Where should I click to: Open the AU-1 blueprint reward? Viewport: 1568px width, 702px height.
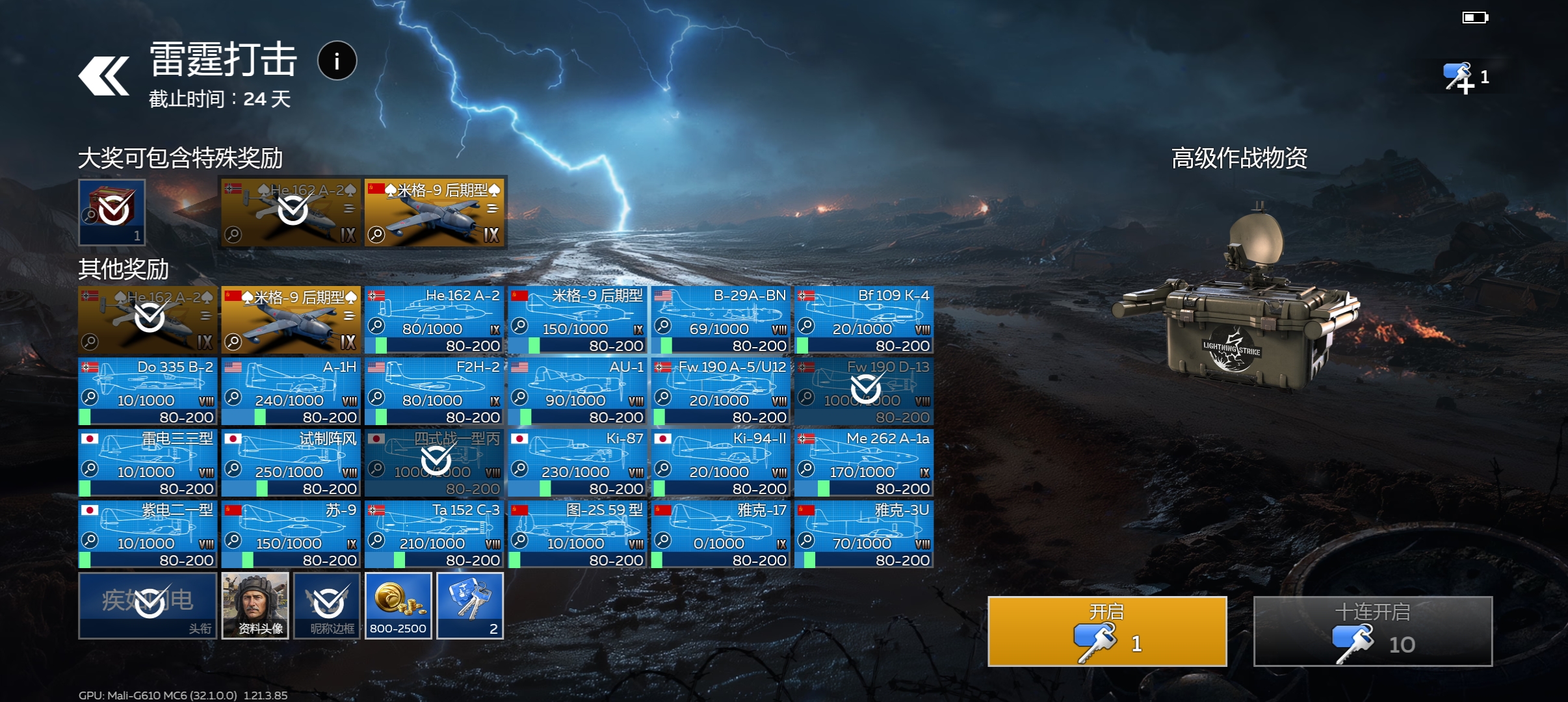tap(577, 391)
